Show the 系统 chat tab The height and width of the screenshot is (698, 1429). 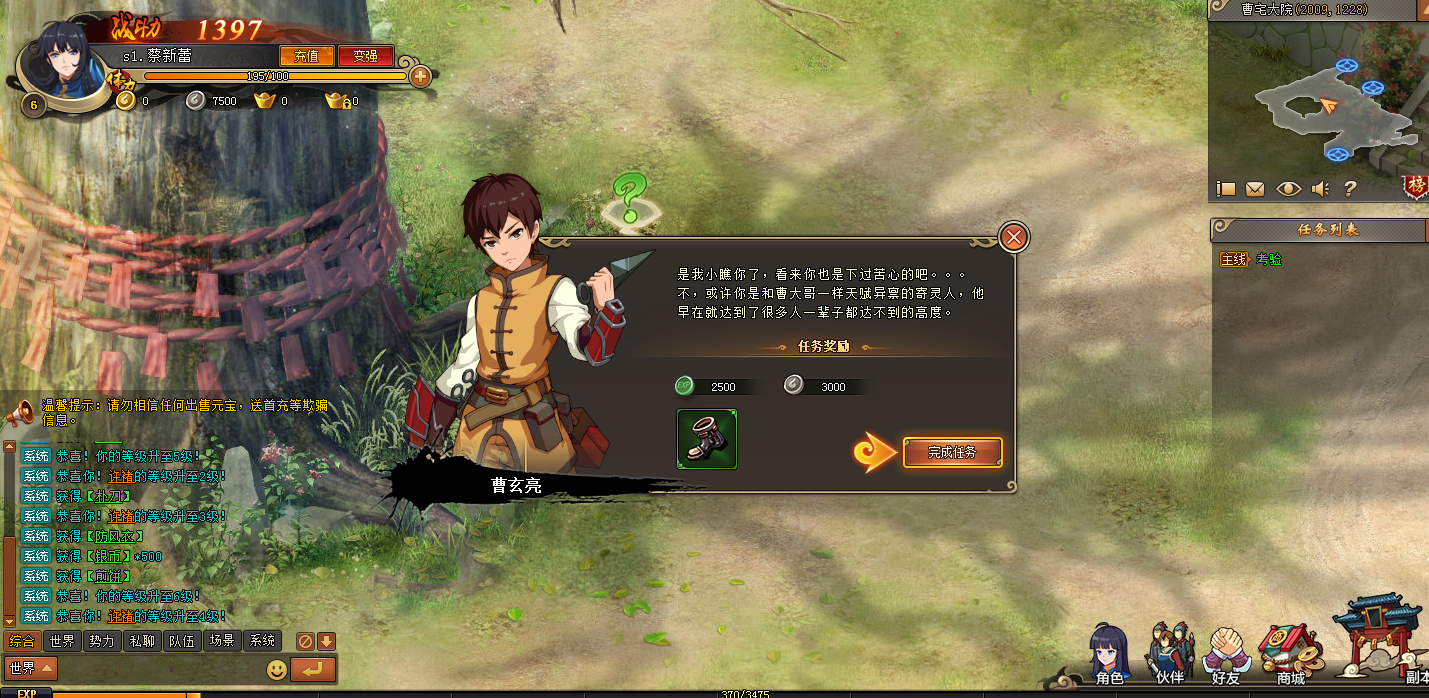(x=262, y=641)
